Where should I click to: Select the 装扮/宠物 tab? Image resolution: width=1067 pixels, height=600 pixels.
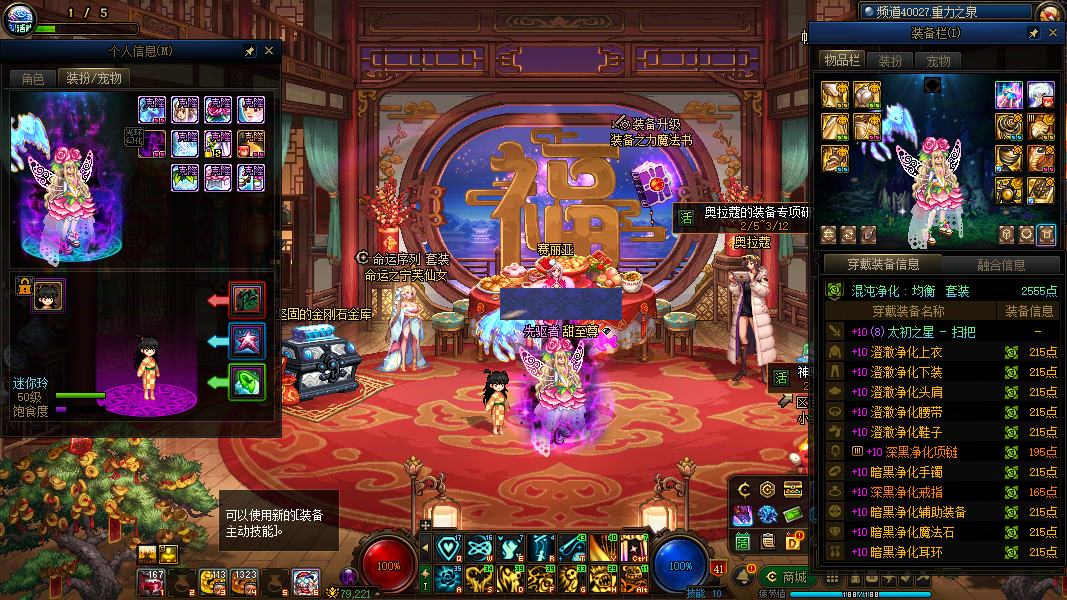tap(93, 78)
